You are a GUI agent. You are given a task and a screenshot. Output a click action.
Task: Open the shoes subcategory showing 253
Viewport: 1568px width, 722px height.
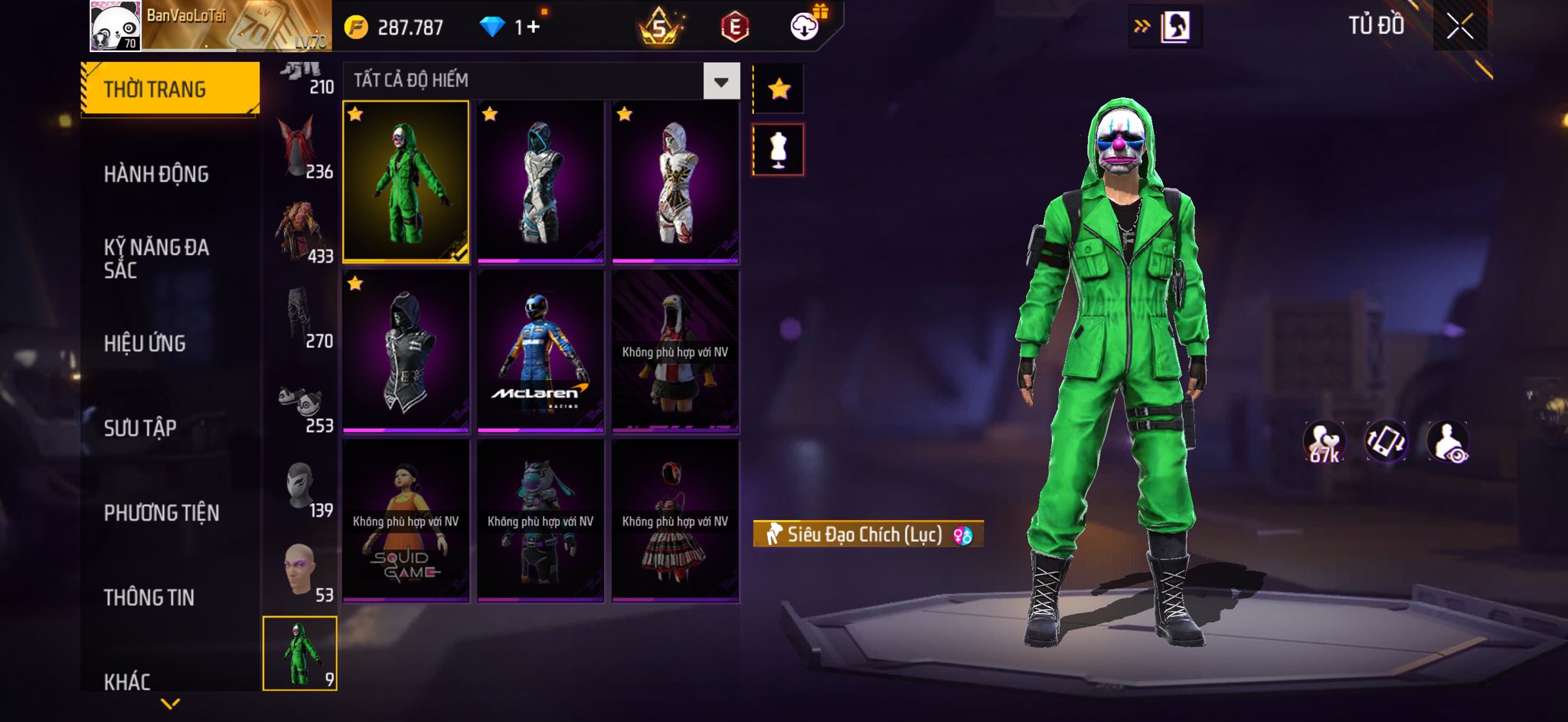pos(300,403)
